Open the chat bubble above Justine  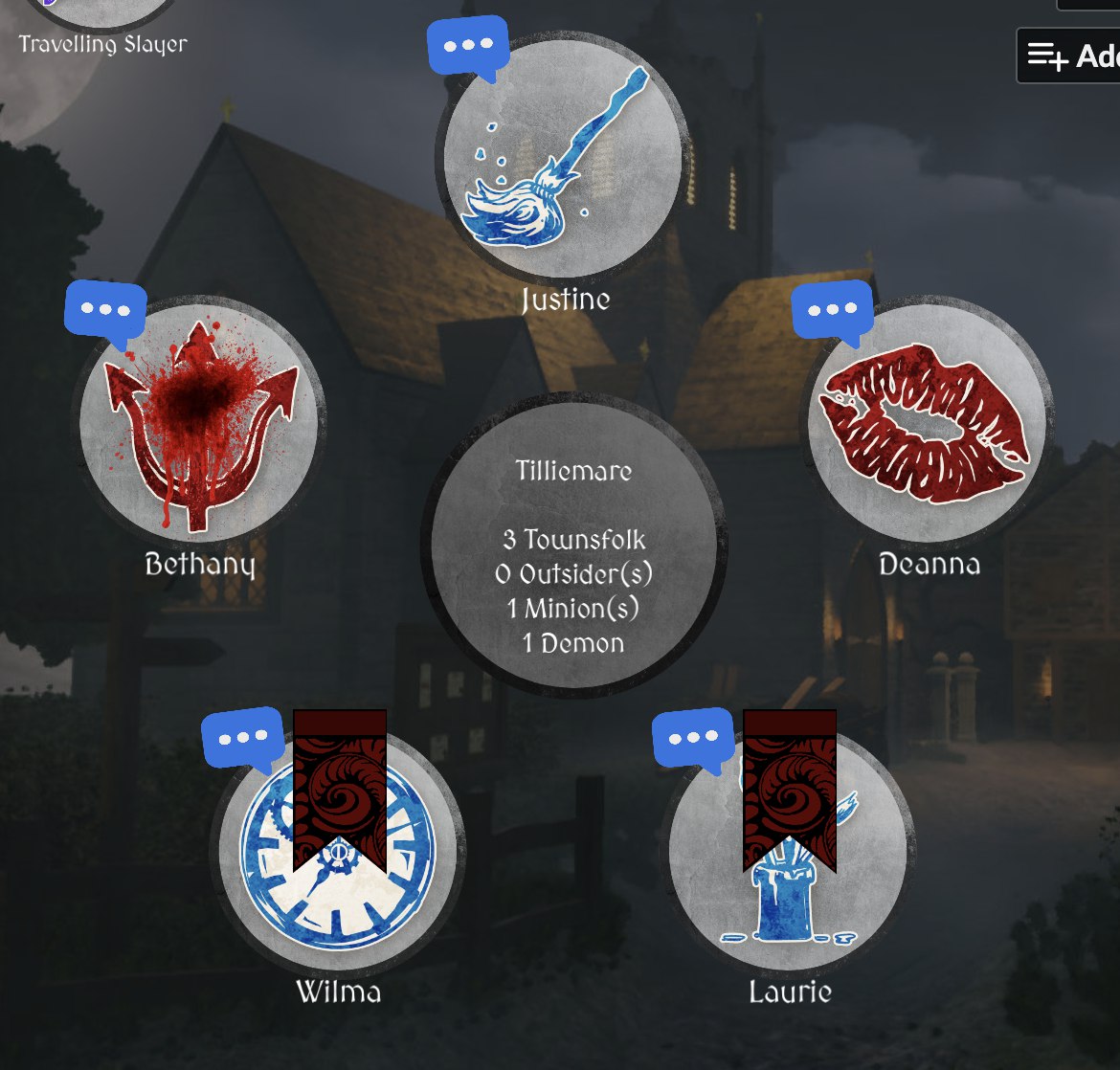(468, 46)
